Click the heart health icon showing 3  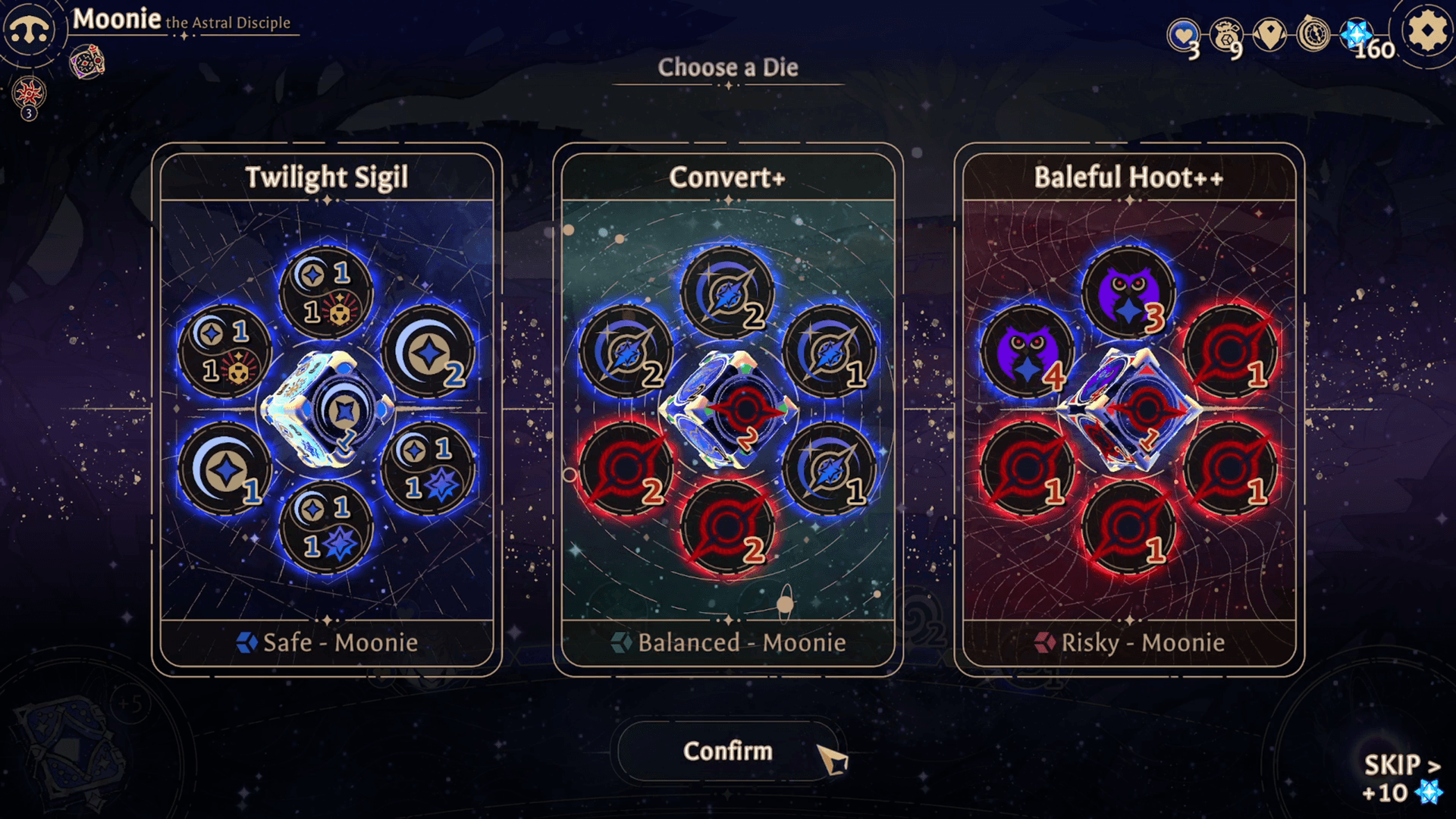[x=1185, y=33]
